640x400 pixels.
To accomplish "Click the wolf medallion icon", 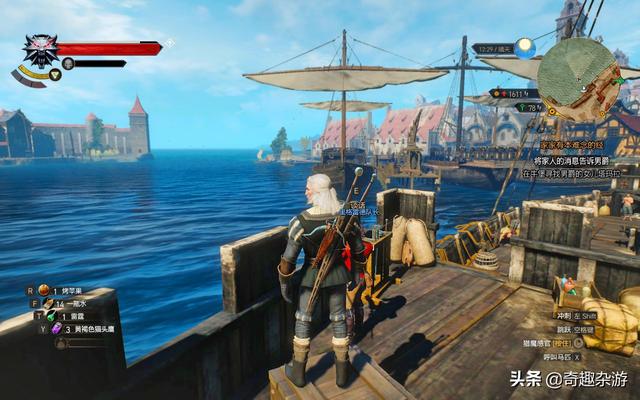I will (41, 50).
